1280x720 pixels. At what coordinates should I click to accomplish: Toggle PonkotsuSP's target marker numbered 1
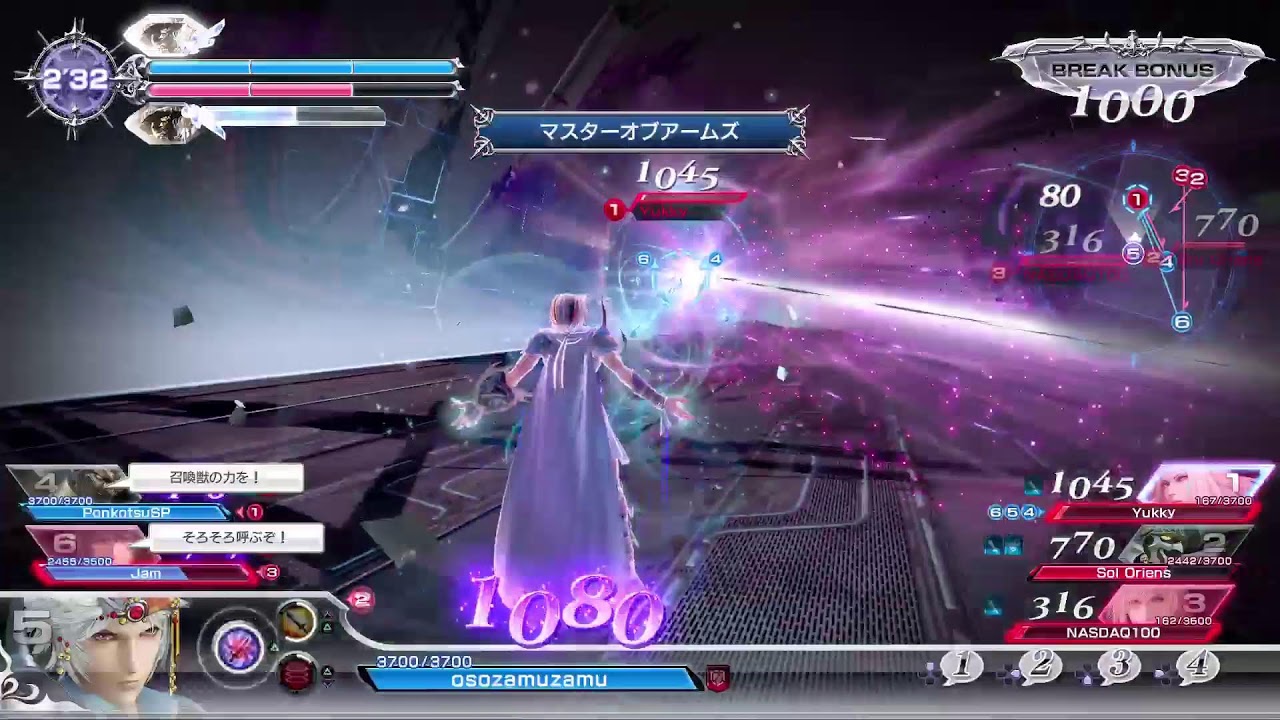click(x=254, y=512)
